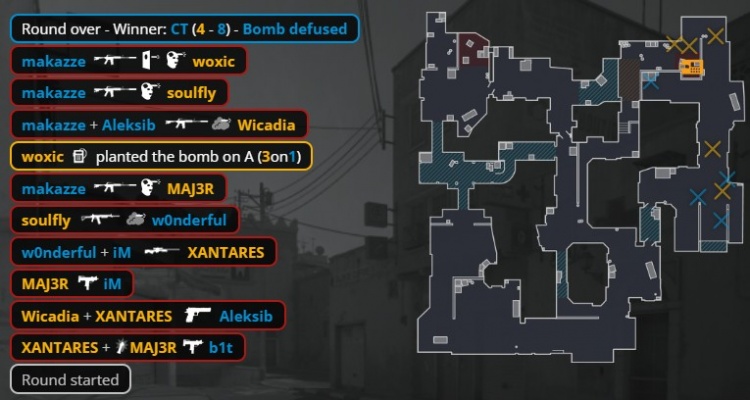Click the orange bomb marker on the map
Screen dimensions: 750x400
690,68
